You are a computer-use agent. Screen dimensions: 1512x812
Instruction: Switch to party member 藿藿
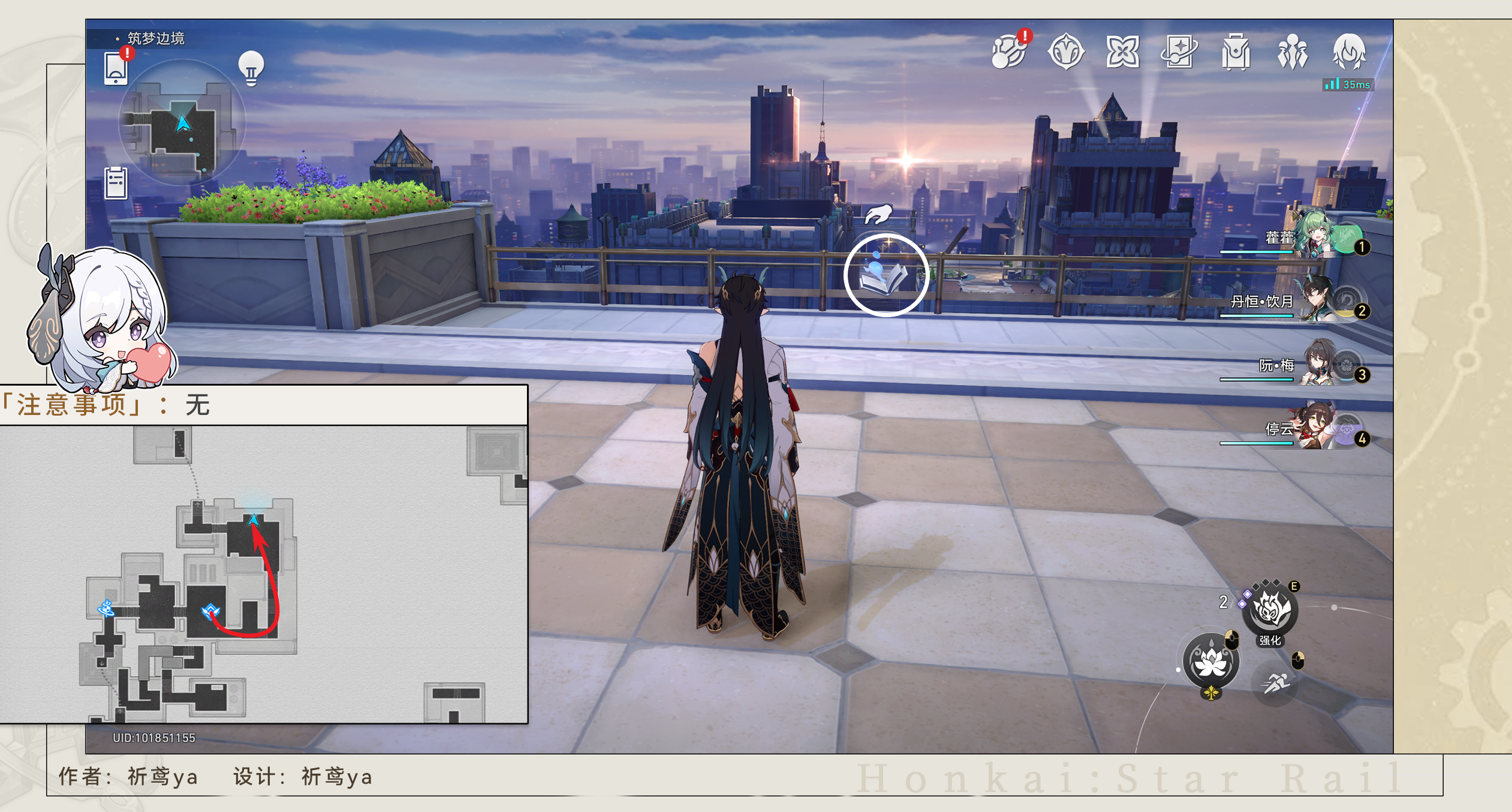point(1318,237)
